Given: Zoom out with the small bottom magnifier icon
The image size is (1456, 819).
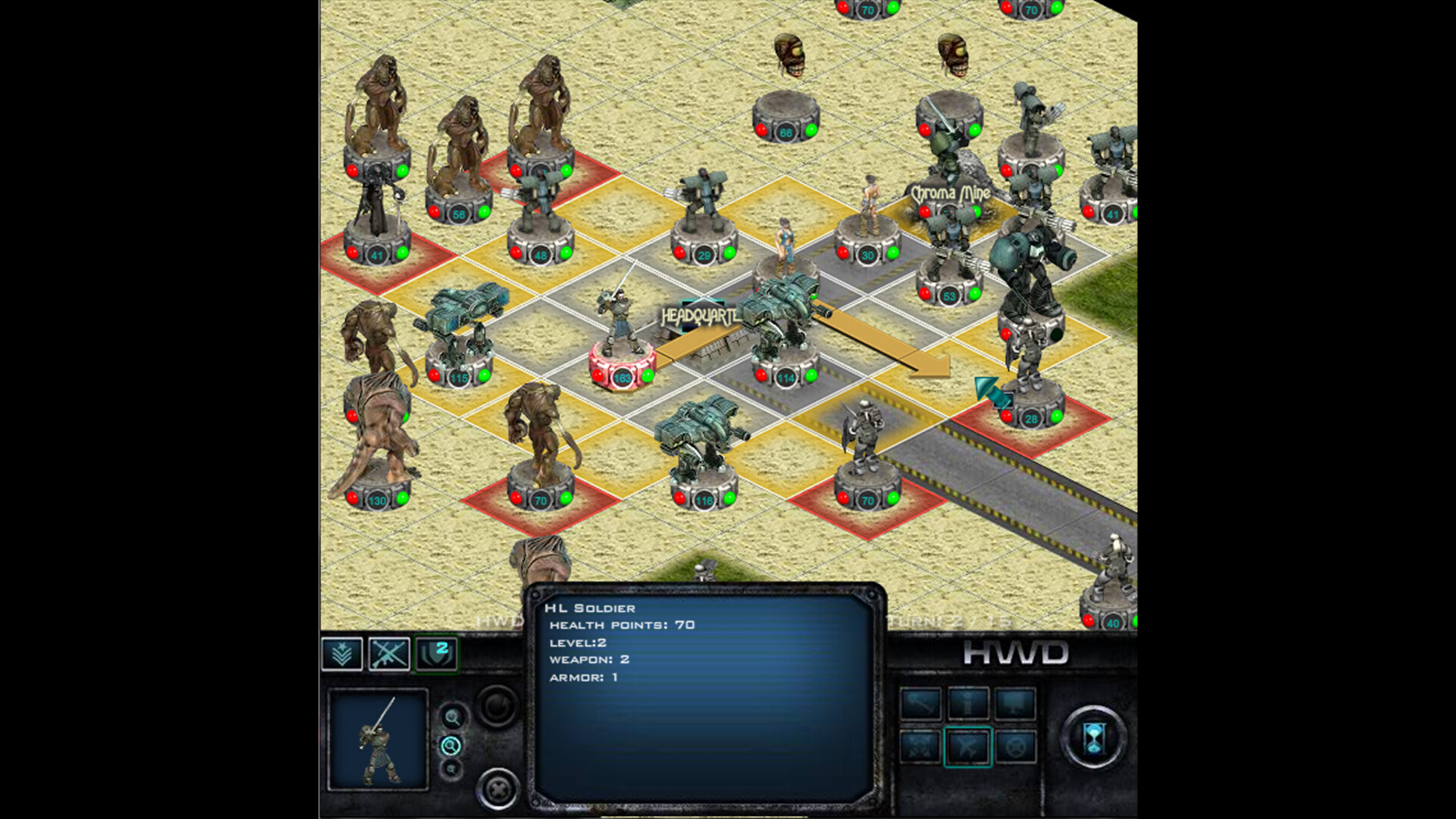Looking at the screenshot, I should 450,770.
